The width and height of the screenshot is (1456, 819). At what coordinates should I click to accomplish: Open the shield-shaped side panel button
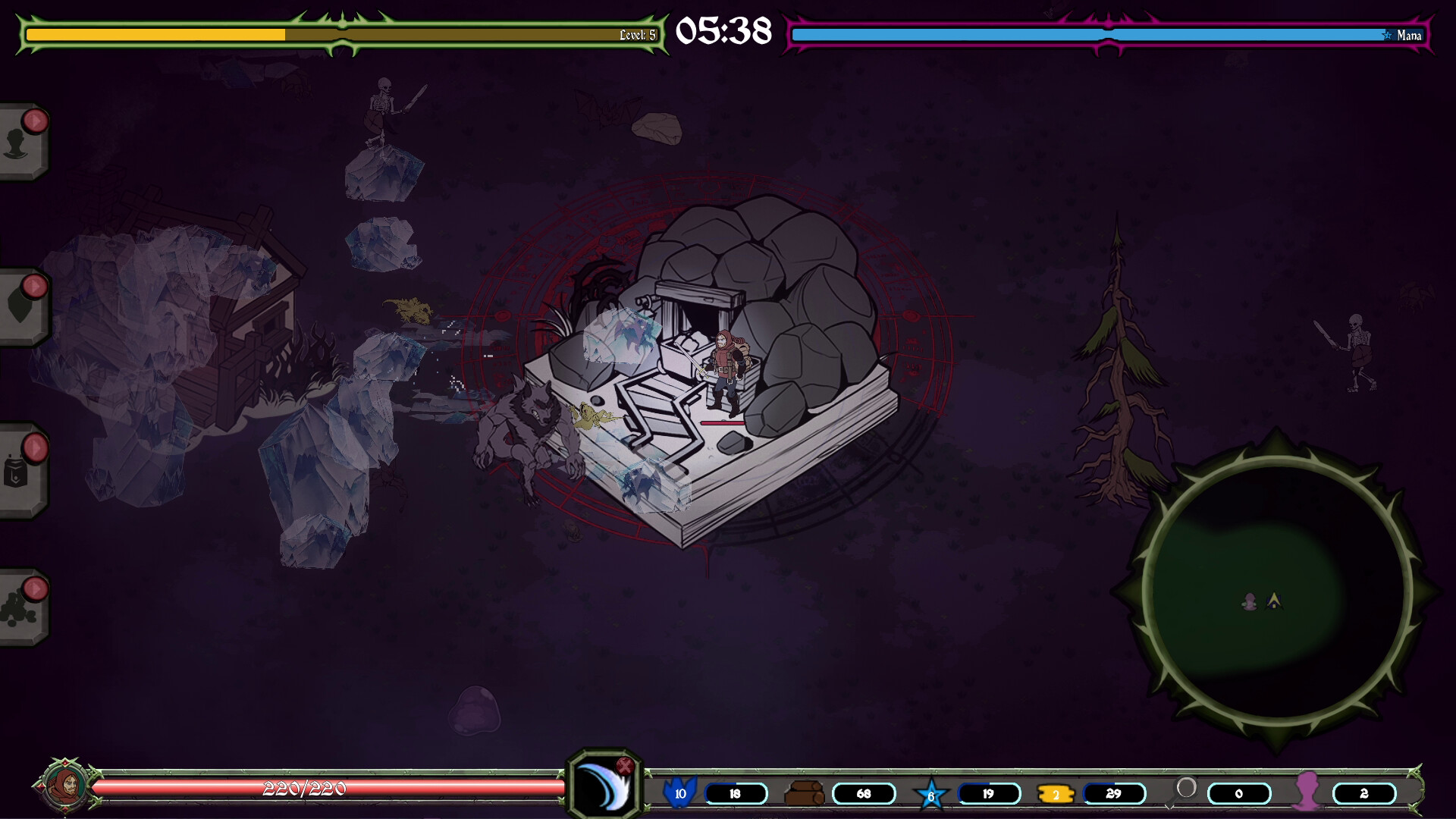pos(20,307)
